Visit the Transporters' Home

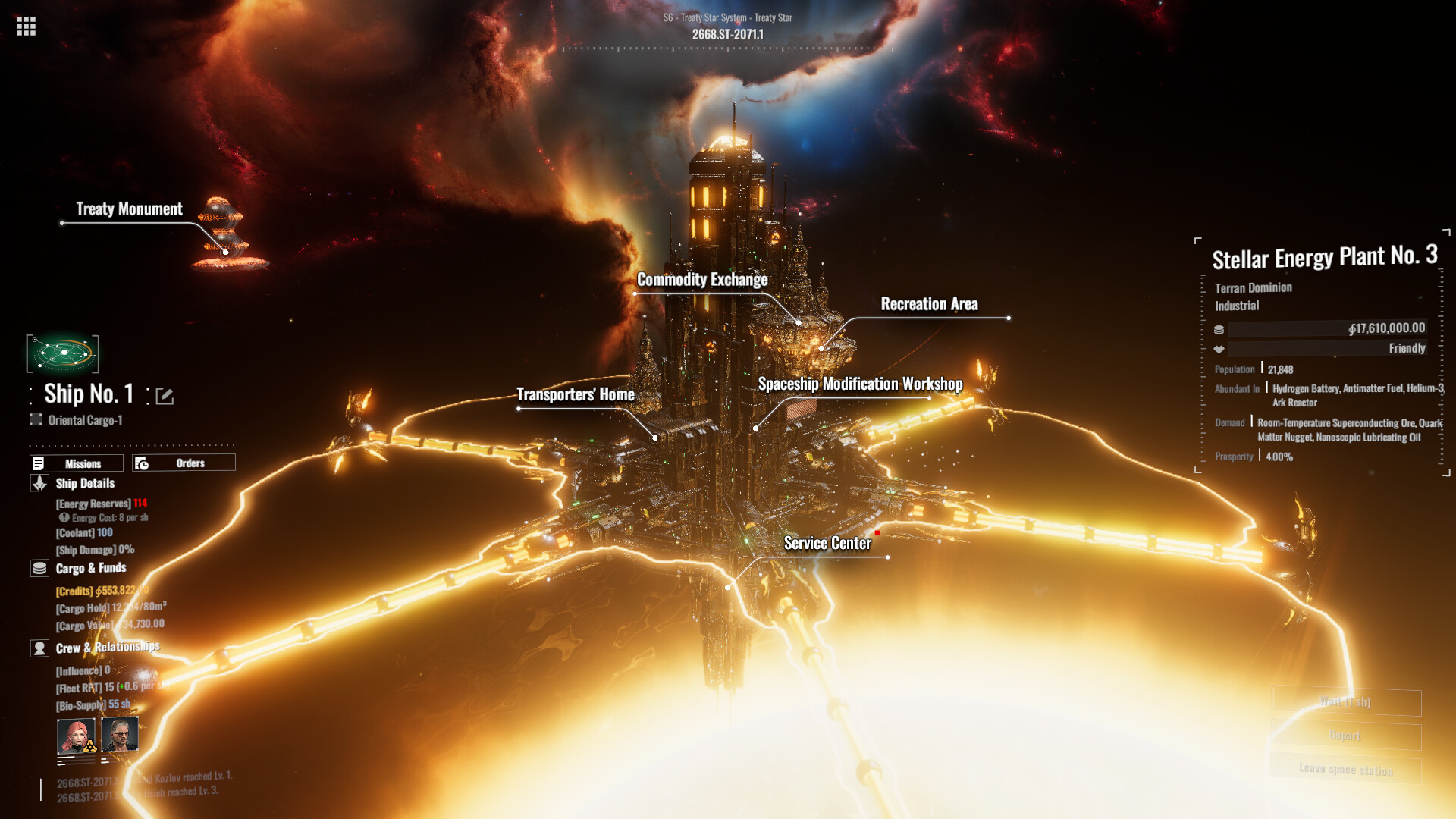[576, 394]
